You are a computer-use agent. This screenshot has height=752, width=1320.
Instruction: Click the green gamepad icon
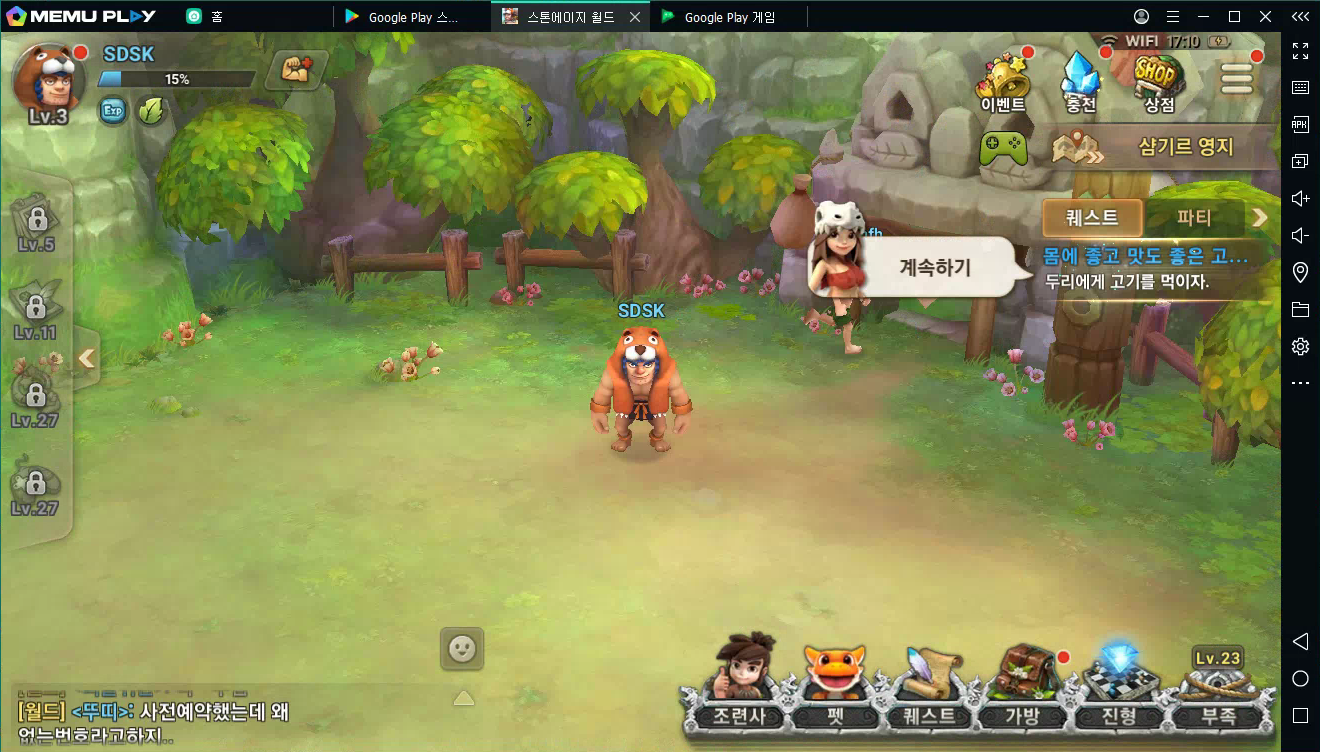pos(1002,148)
